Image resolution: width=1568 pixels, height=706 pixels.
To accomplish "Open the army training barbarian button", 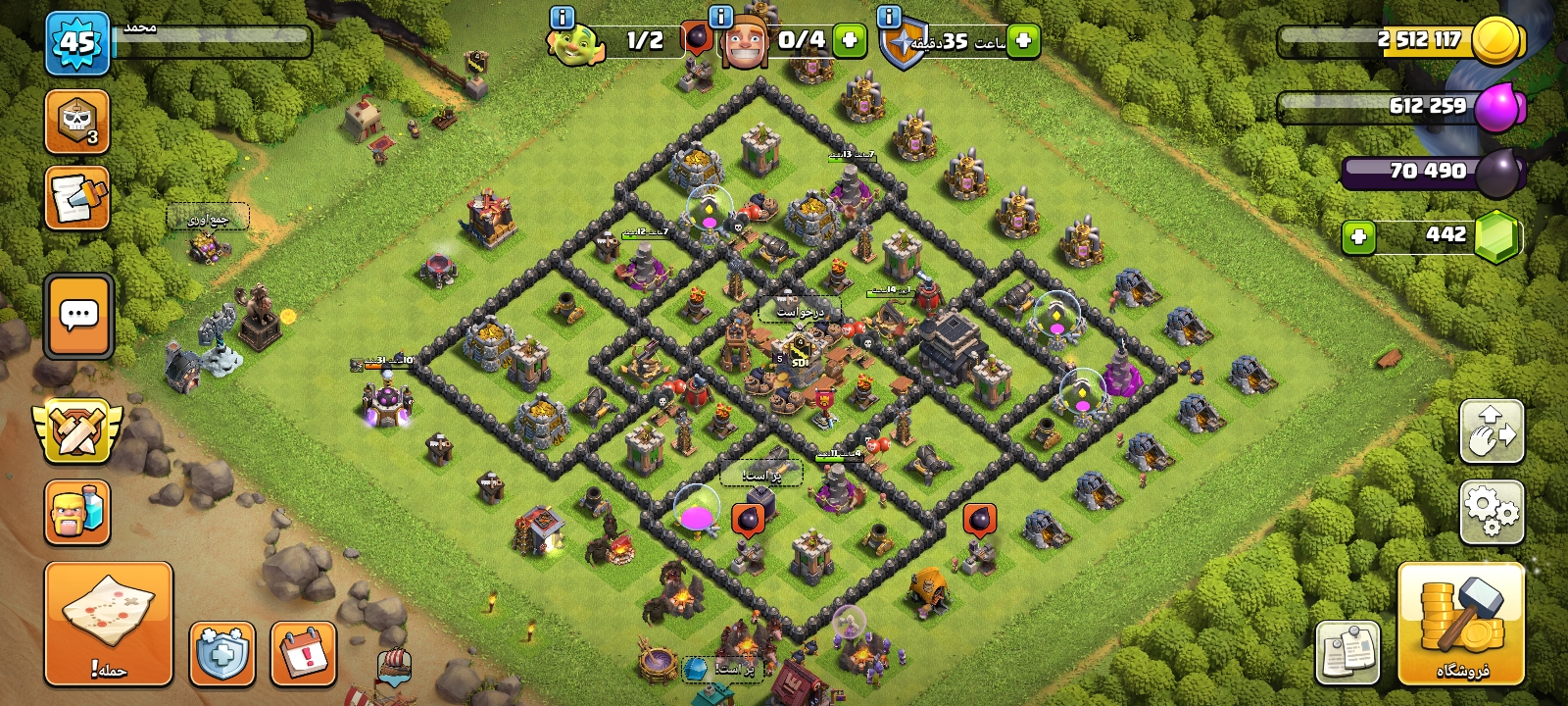I will coord(77,512).
